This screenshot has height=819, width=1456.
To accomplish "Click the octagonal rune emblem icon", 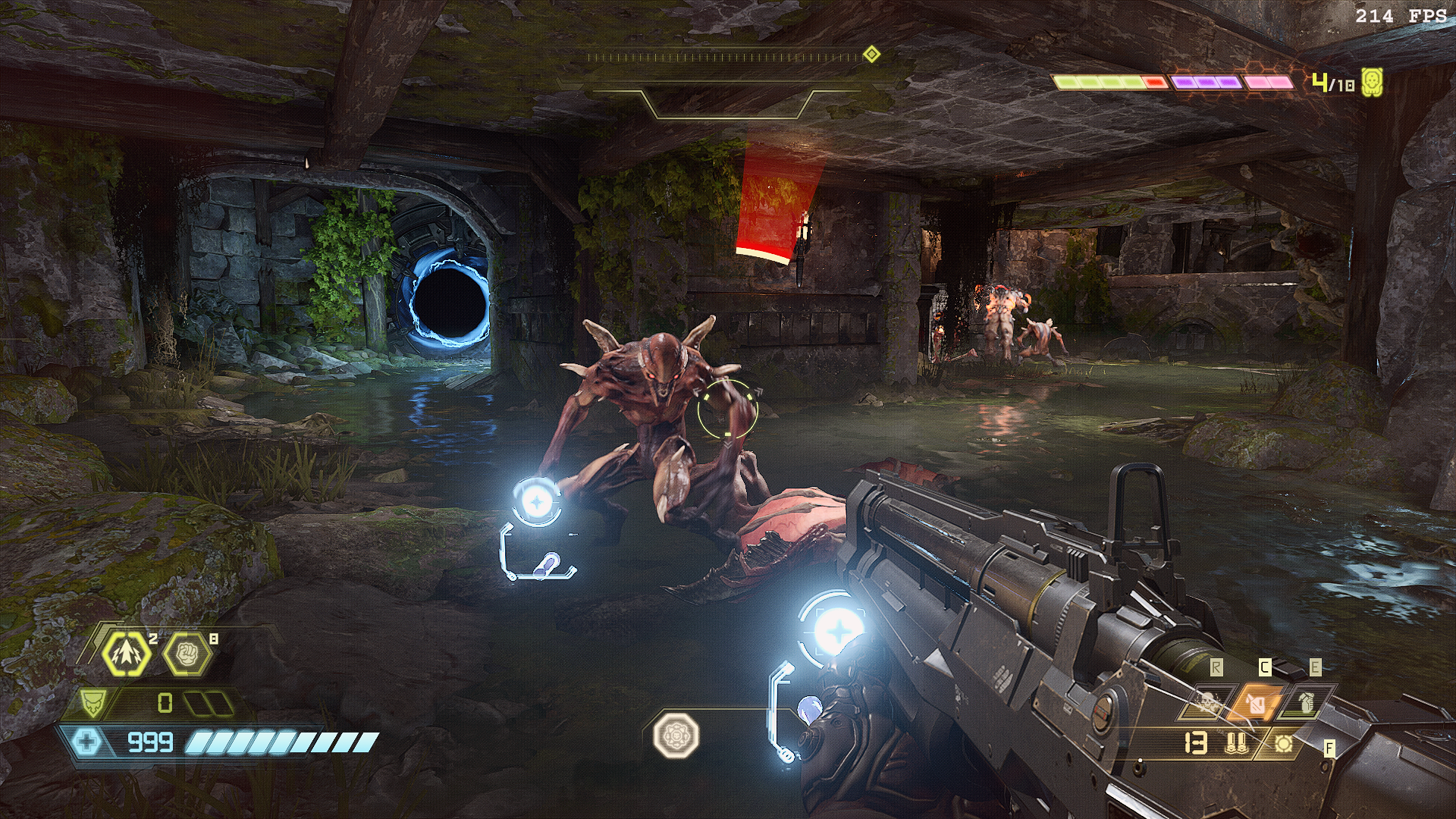I will pos(676,734).
